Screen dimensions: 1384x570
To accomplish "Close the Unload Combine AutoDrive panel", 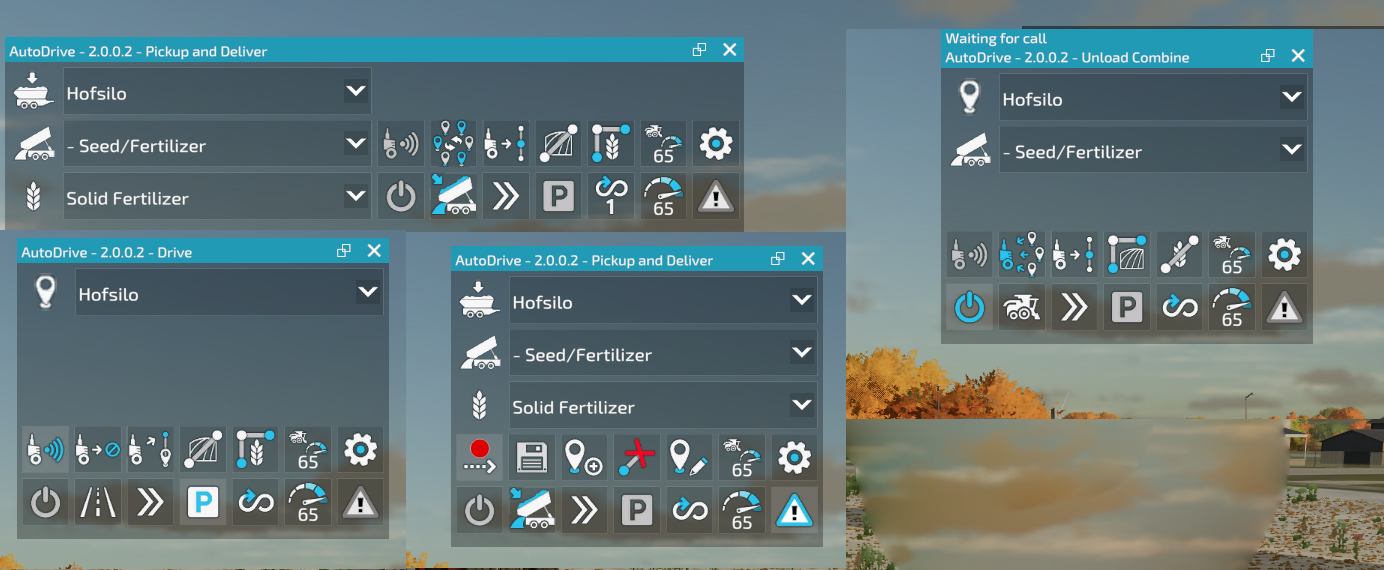I will tap(1298, 56).
